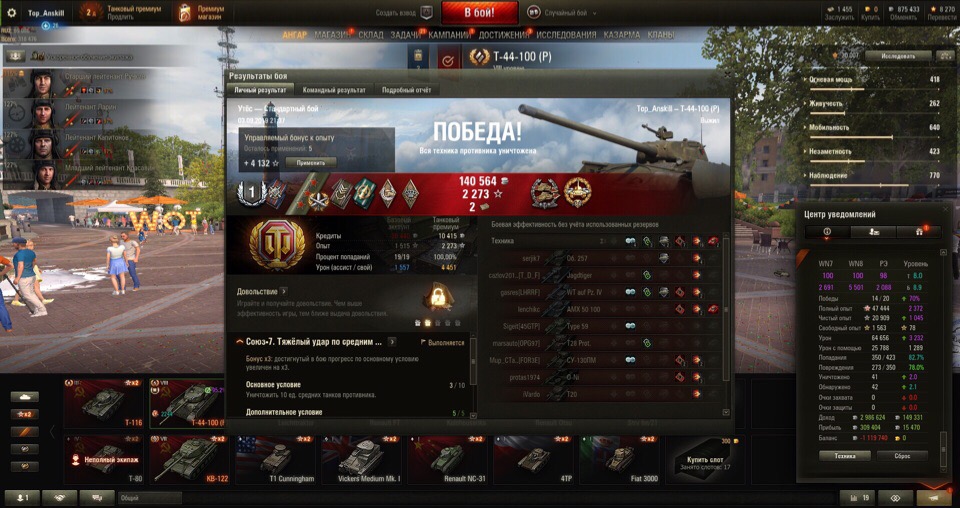Select the КВ-122 tank in the carousel

[x=189, y=459]
